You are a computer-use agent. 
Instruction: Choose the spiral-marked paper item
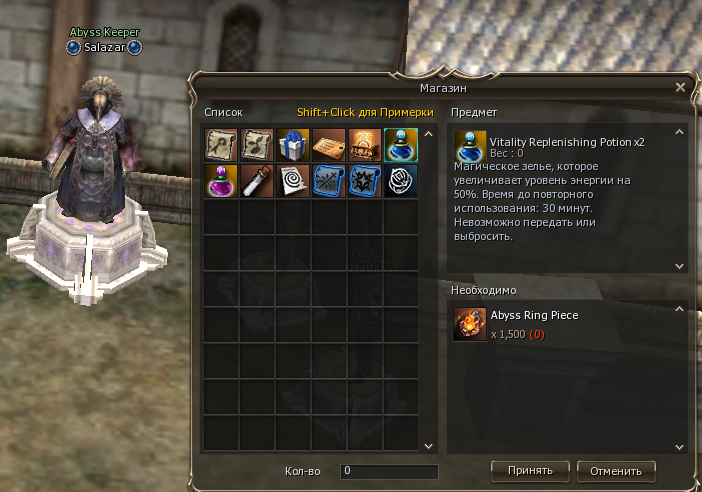coord(293,182)
